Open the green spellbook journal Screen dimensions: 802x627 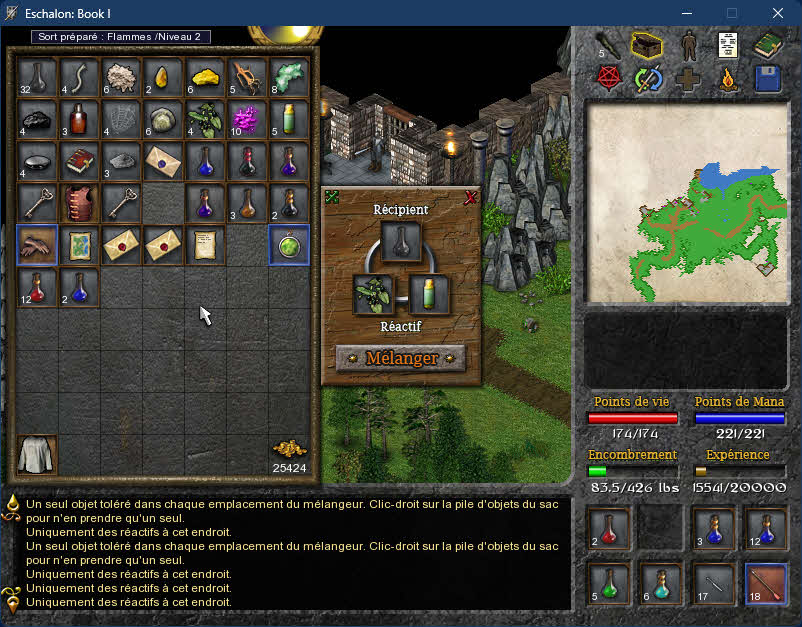(x=768, y=45)
